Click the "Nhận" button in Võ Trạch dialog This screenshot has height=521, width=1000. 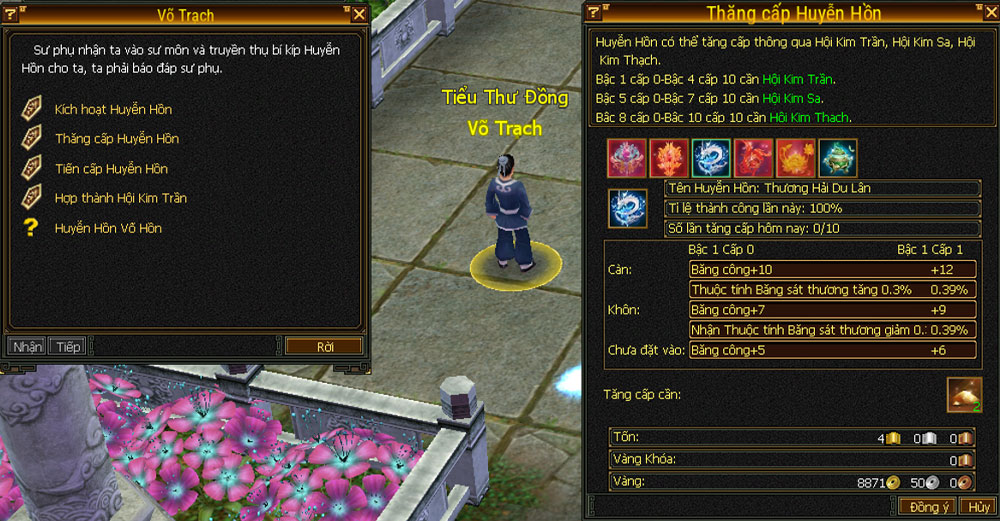(x=27, y=347)
